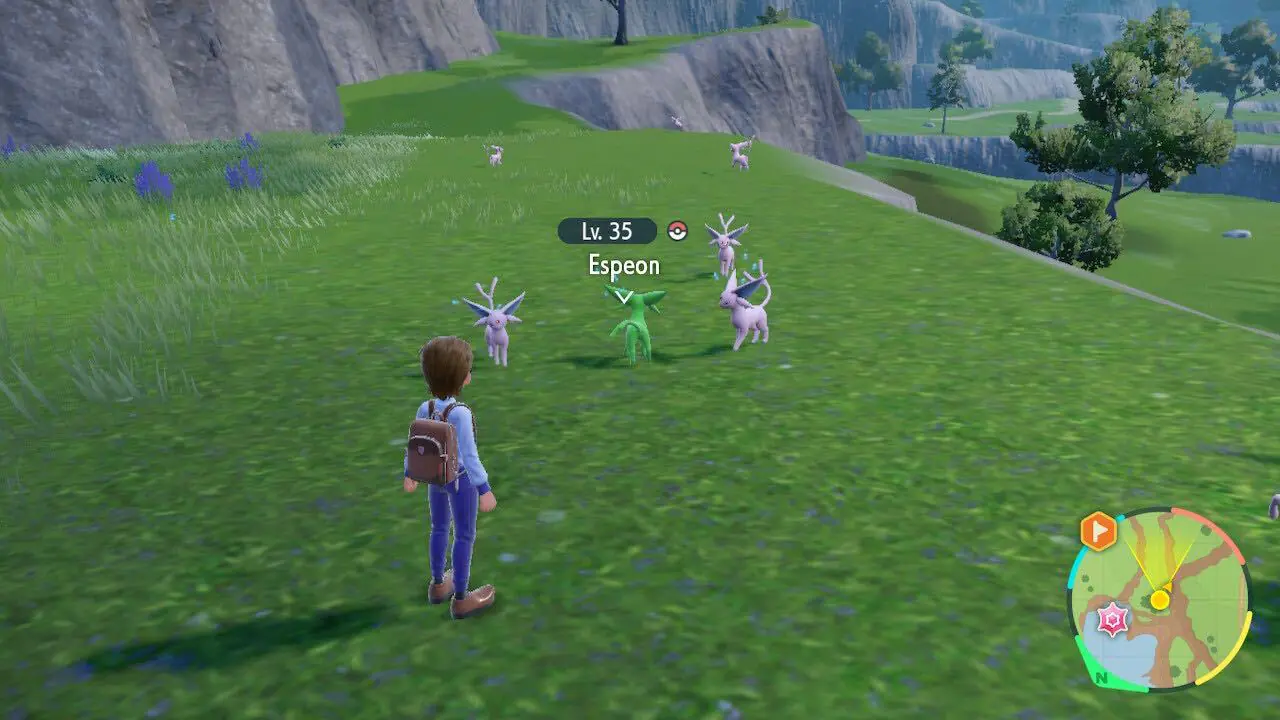Click the Espeon name label
This screenshot has width=1280, height=720.
[623, 265]
